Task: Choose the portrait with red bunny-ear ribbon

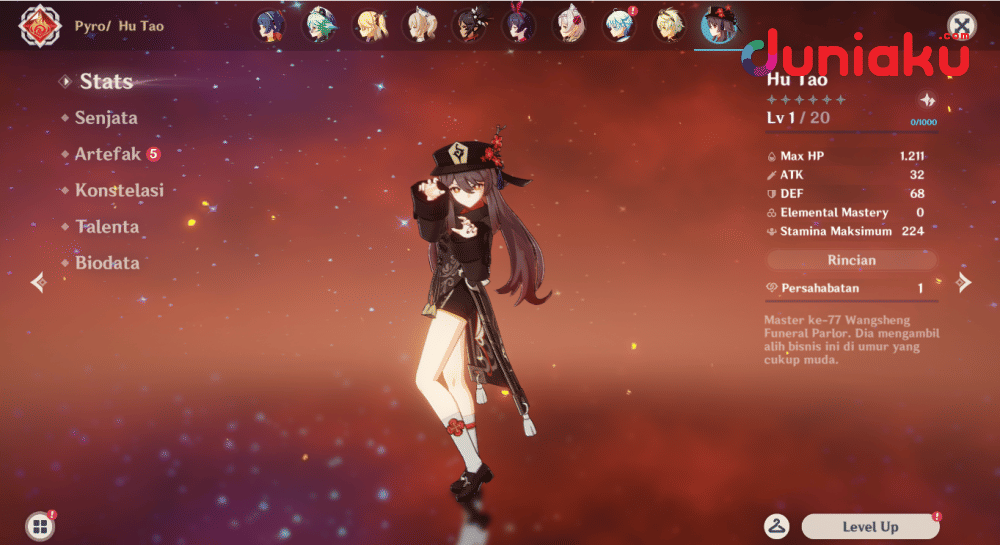Action: coord(518,25)
